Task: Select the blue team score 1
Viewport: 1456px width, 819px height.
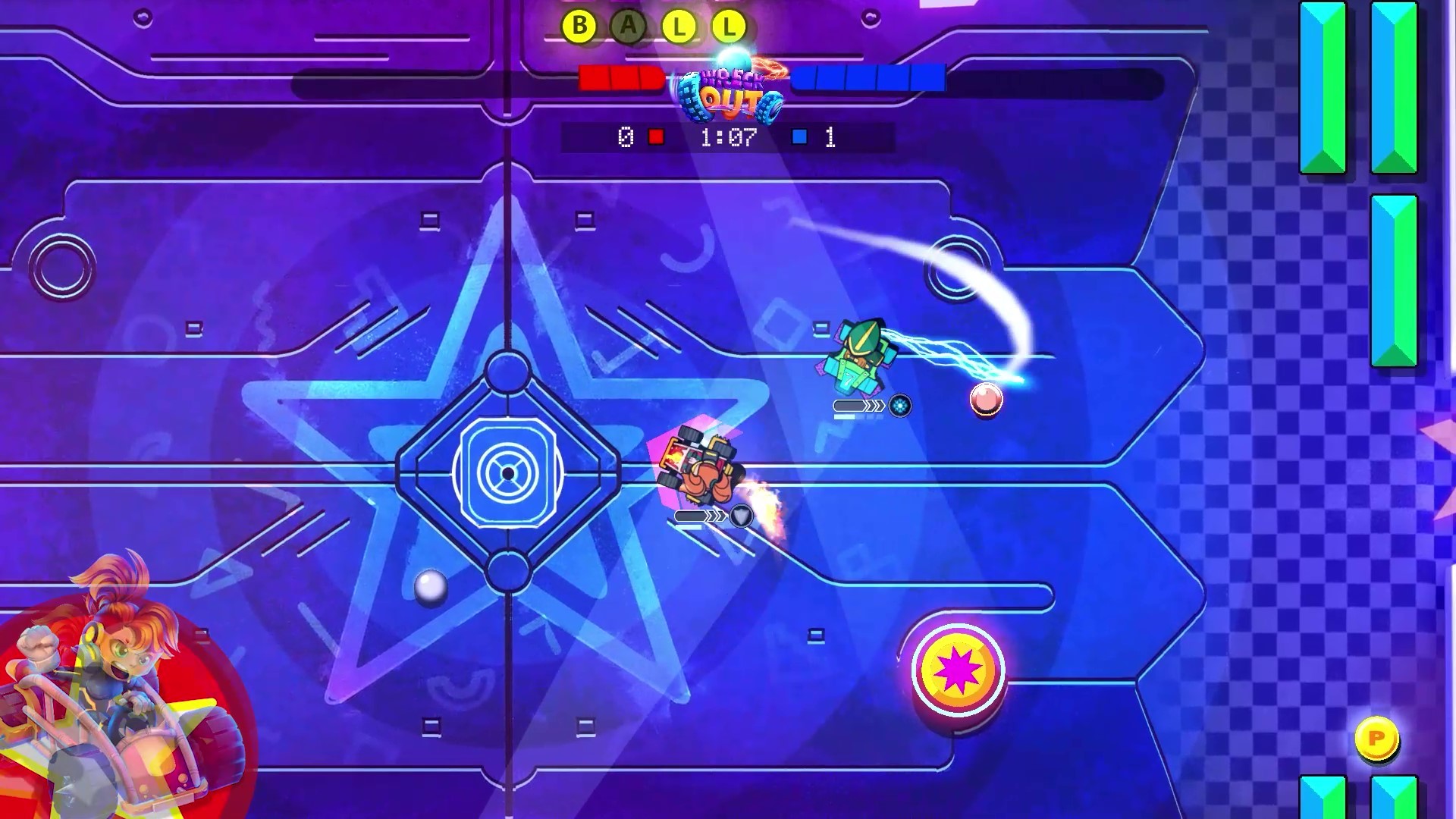Action: click(x=830, y=136)
